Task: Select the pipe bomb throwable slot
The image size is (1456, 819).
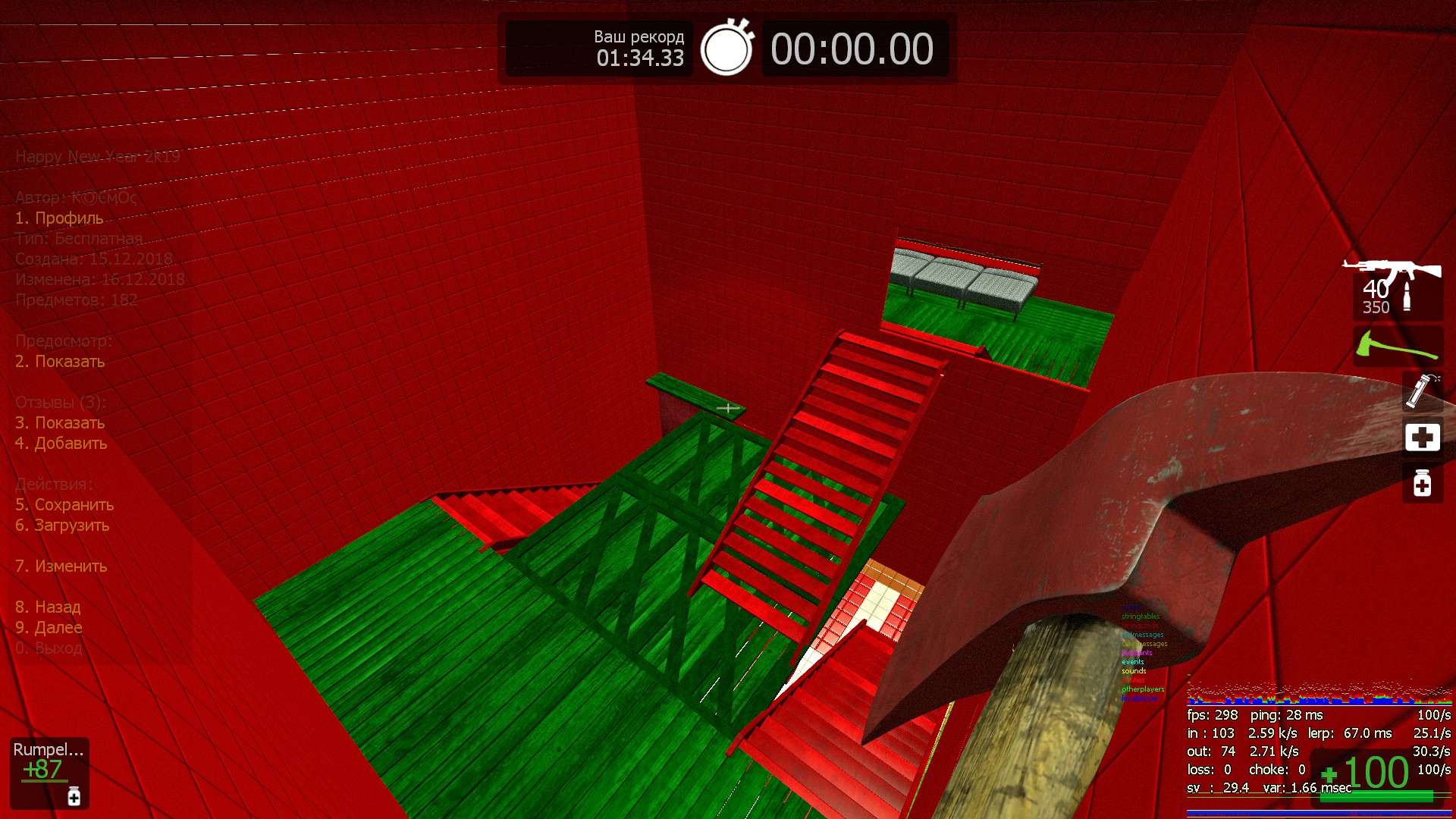Action: pyautogui.click(x=1422, y=391)
